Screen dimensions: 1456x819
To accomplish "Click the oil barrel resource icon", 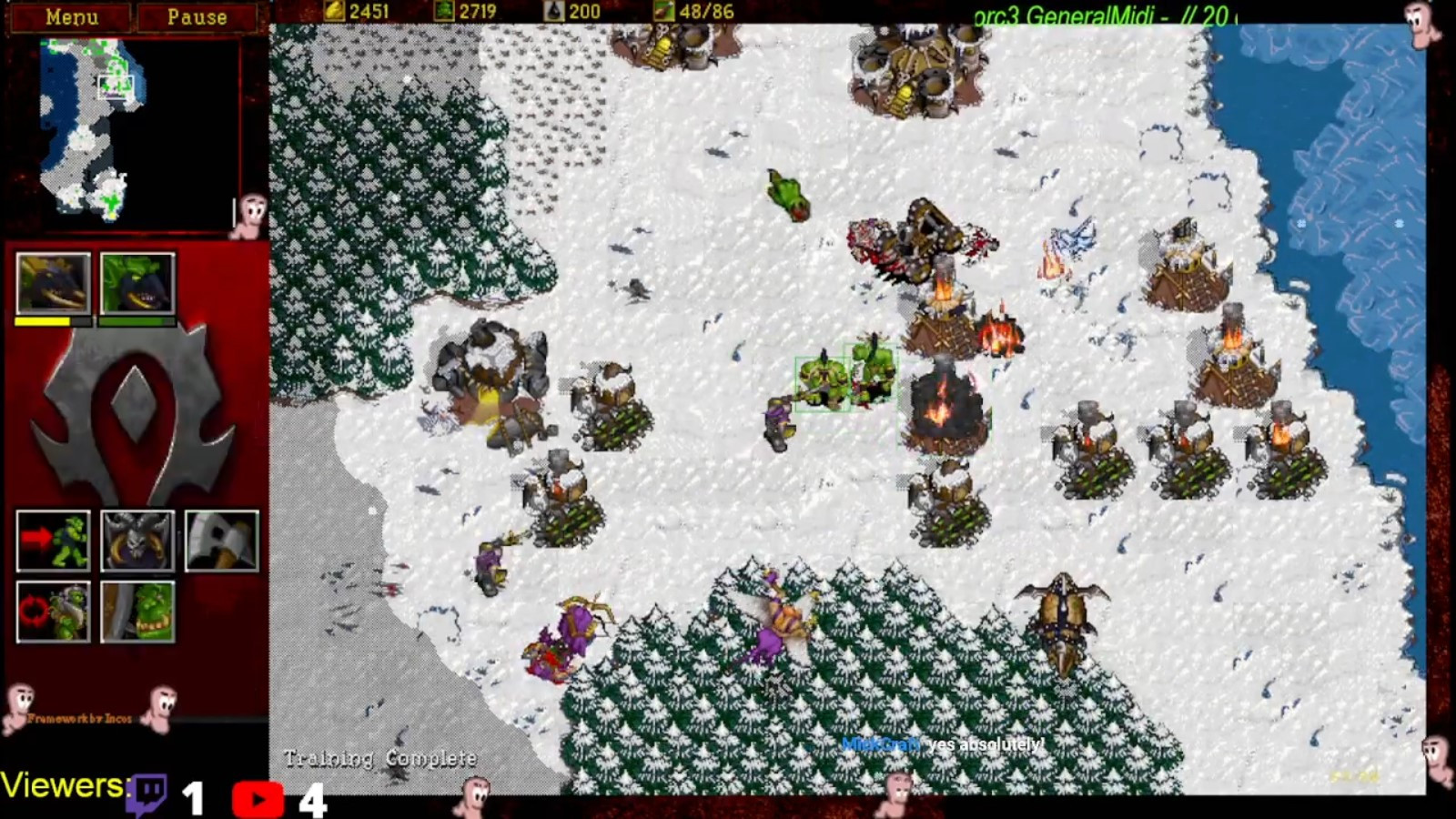I will [552, 13].
